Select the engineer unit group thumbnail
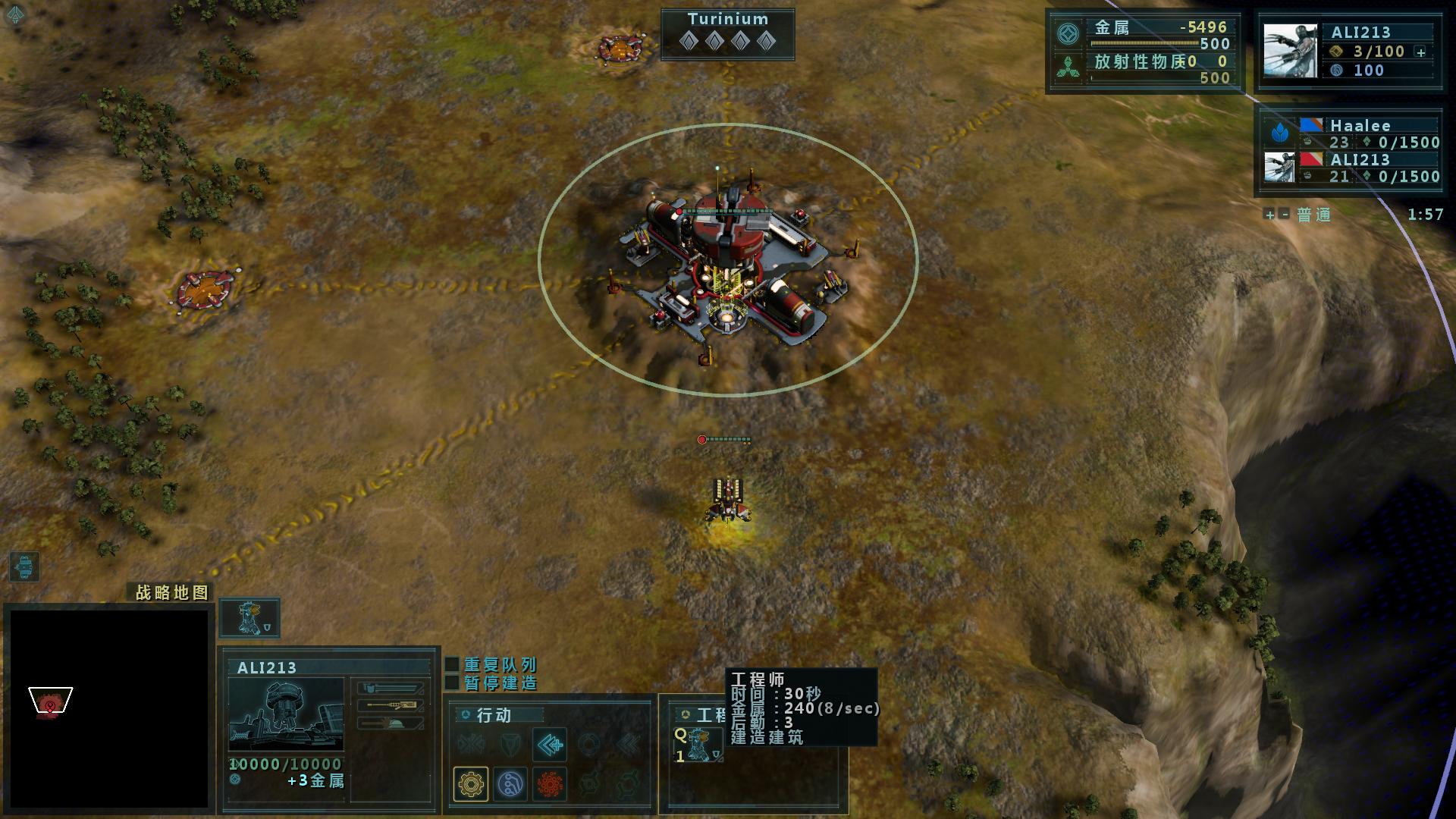The image size is (1456, 819). [x=249, y=618]
